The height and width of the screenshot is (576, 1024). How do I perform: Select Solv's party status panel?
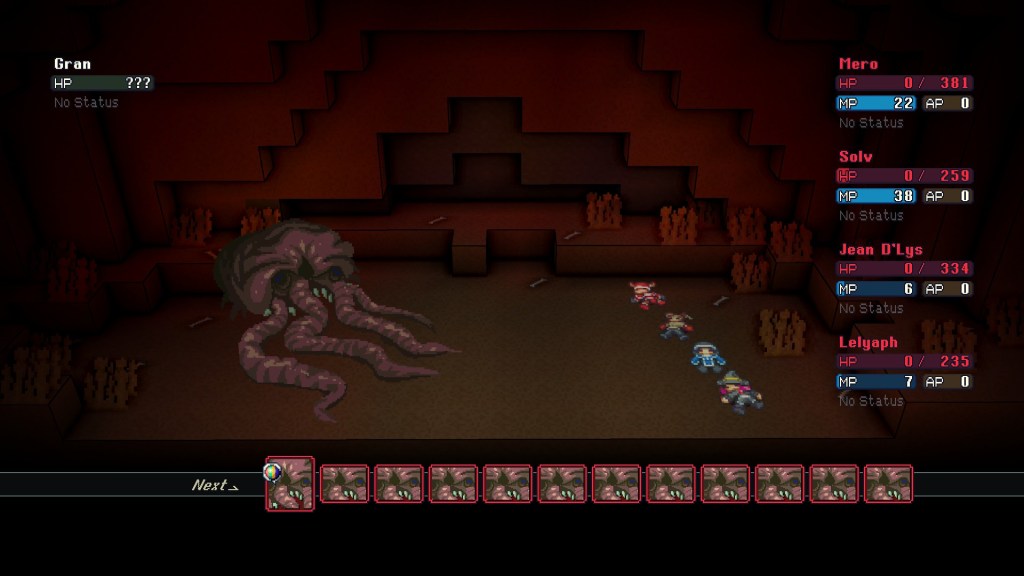[x=904, y=186]
